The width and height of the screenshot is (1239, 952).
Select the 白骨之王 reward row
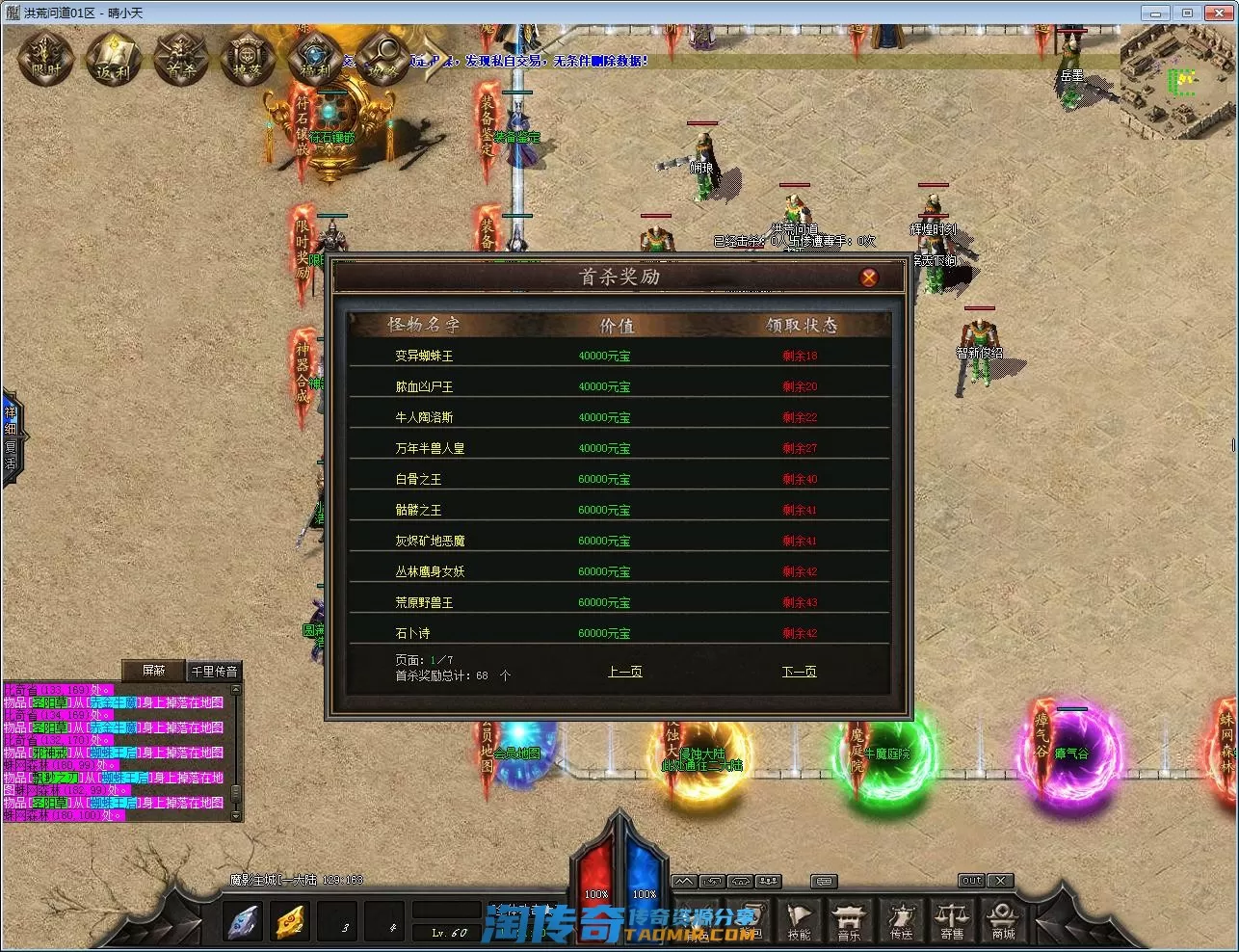point(418,479)
